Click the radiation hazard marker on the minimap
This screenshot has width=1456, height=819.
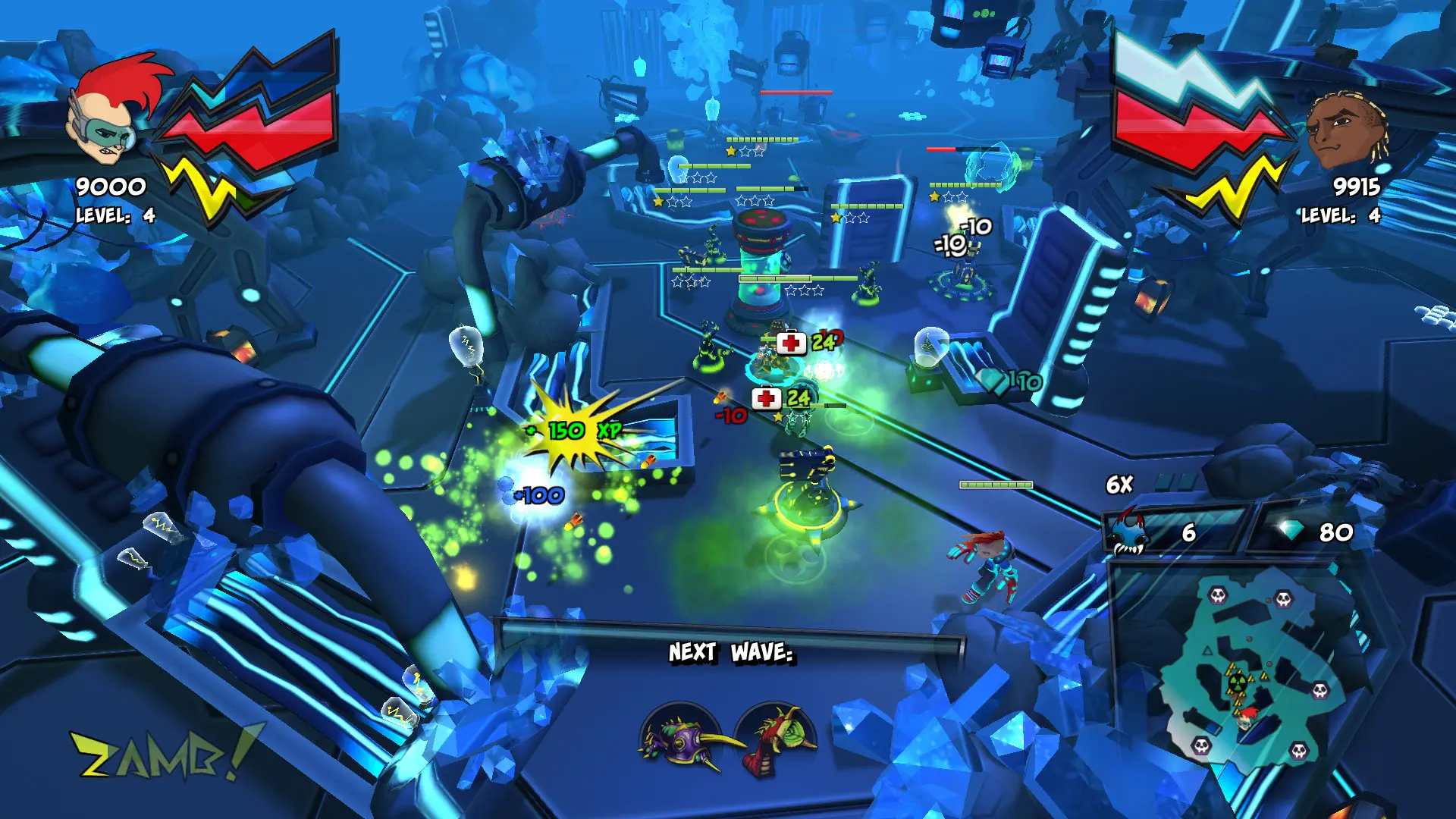[1237, 682]
